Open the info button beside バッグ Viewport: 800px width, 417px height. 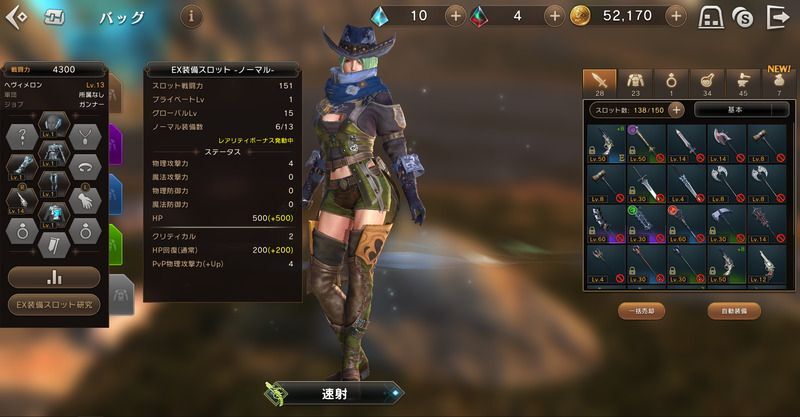(192, 16)
